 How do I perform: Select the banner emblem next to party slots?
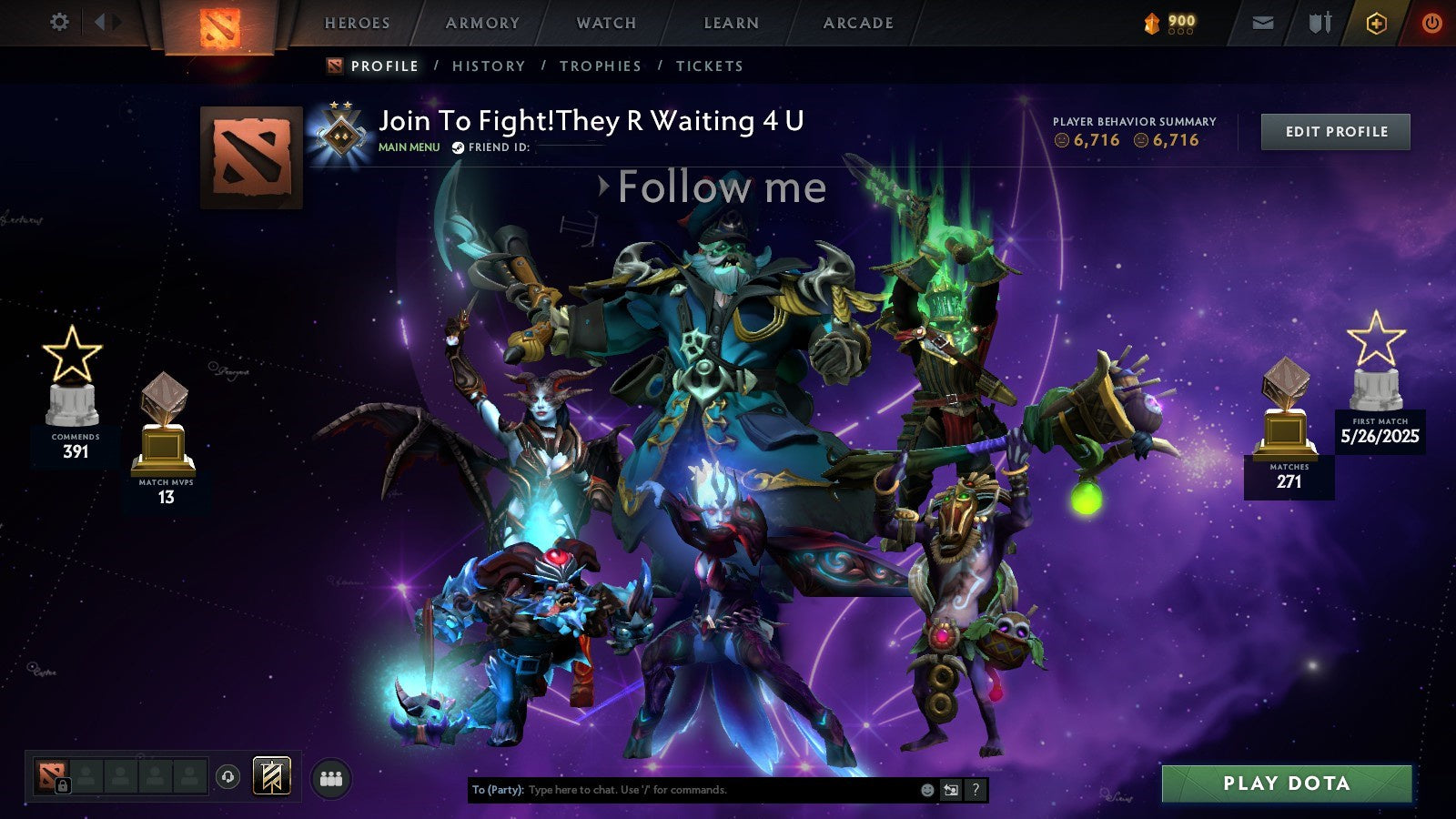coord(270,777)
